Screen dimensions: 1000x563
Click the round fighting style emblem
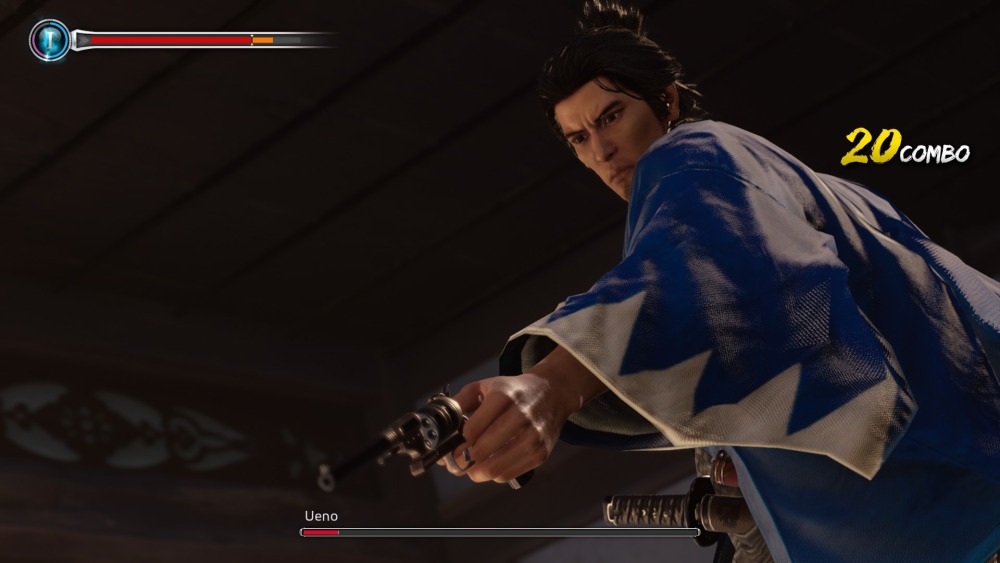(49, 40)
